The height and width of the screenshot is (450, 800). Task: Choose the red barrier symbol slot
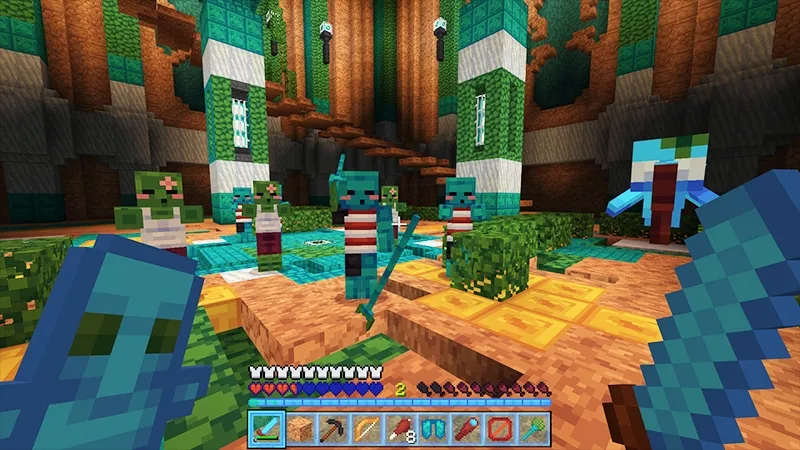click(500, 428)
